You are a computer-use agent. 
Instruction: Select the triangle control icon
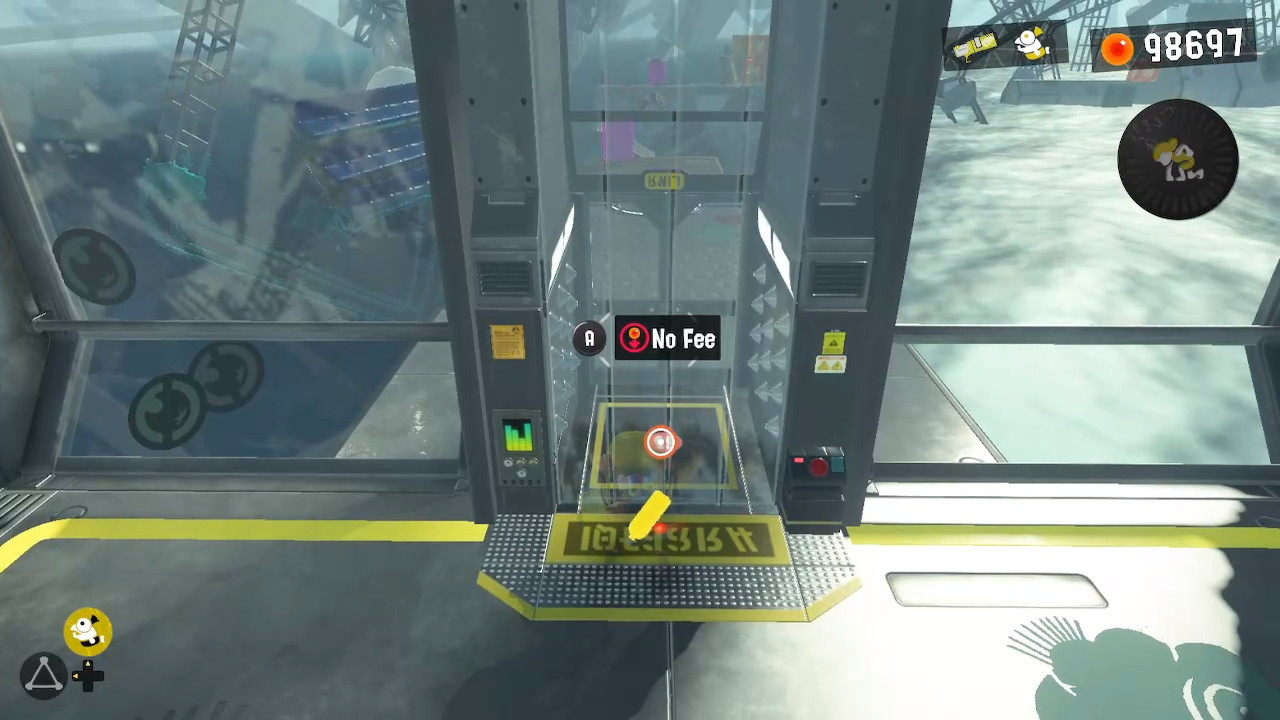click(x=42, y=676)
